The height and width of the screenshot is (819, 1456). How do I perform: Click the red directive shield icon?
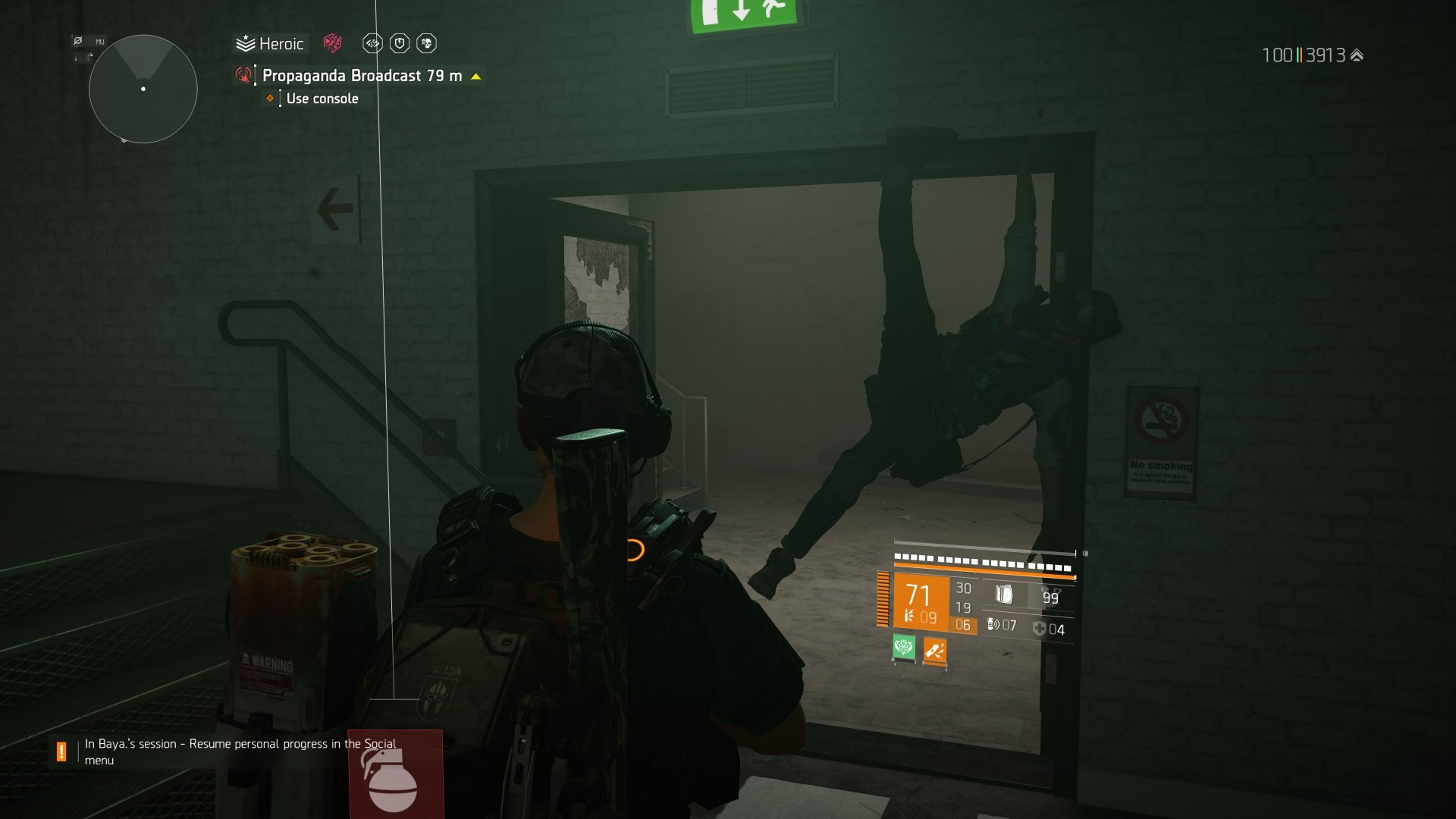(x=331, y=43)
